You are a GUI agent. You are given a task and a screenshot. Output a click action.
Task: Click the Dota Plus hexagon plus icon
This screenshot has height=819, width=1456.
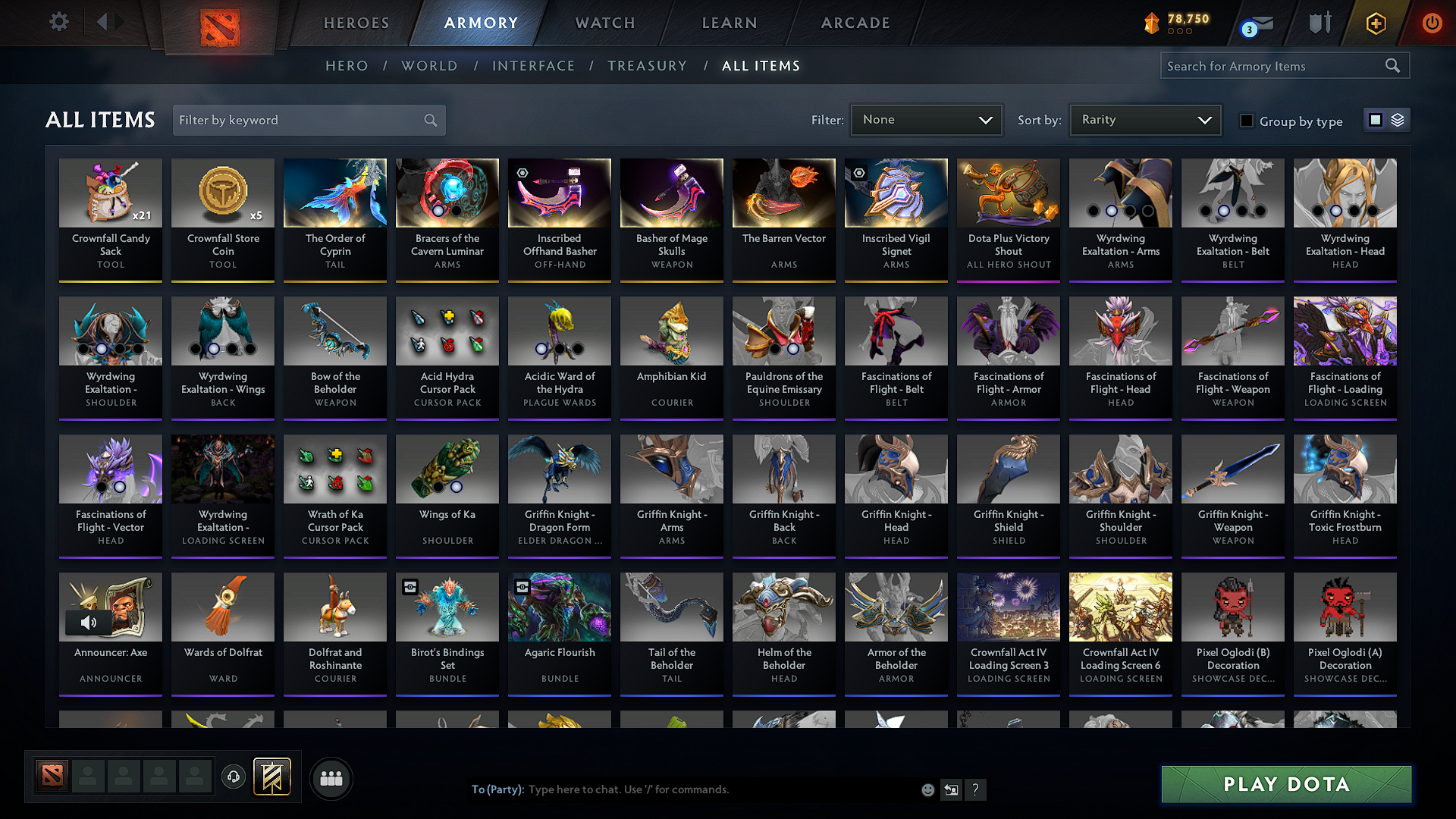tap(1376, 23)
